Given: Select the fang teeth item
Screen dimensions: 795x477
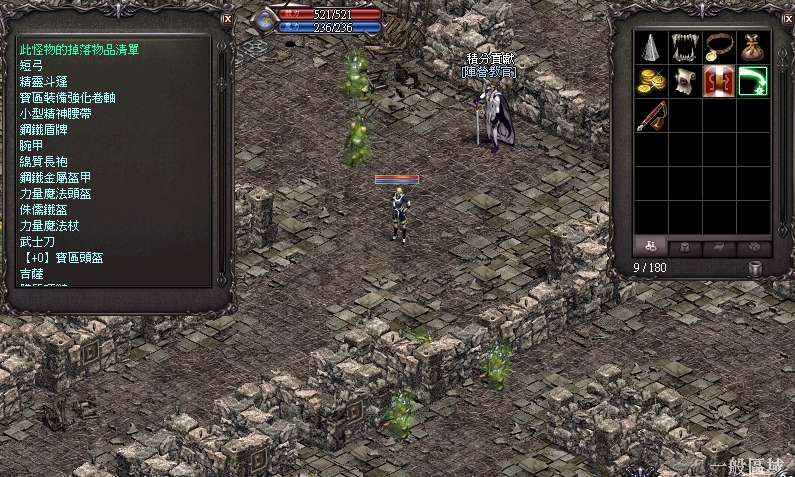Looking at the screenshot, I should click(x=686, y=47).
